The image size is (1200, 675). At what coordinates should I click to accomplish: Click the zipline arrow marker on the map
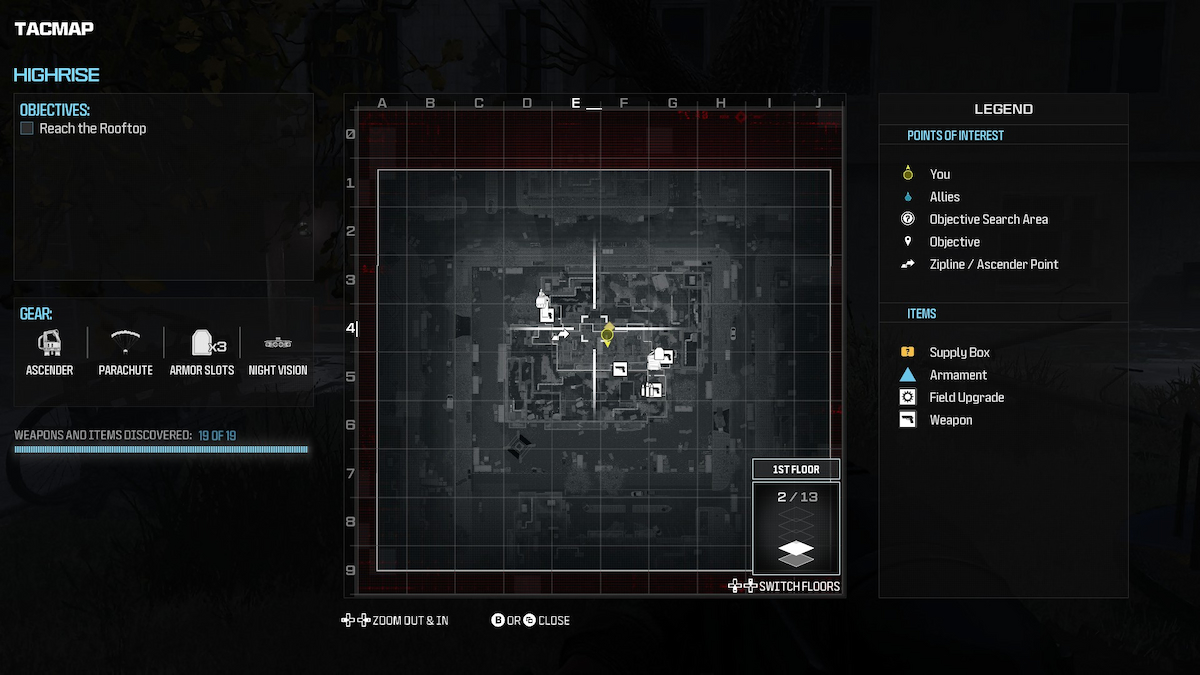point(562,335)
